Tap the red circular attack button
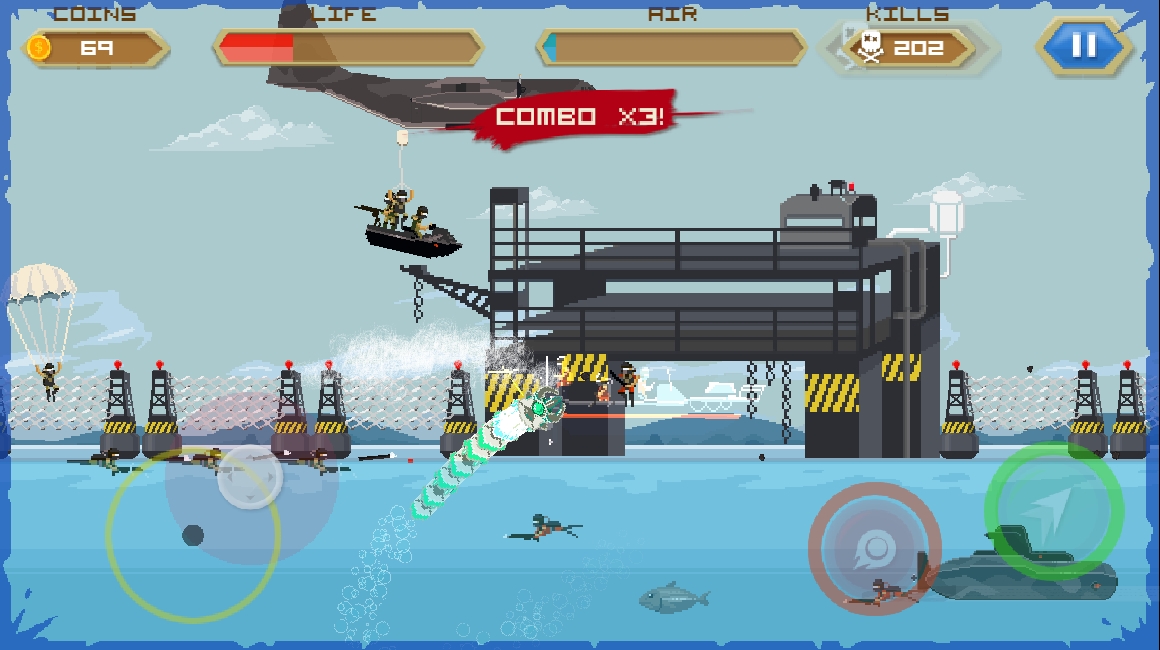1160x650 pixels. click(875, 548)
